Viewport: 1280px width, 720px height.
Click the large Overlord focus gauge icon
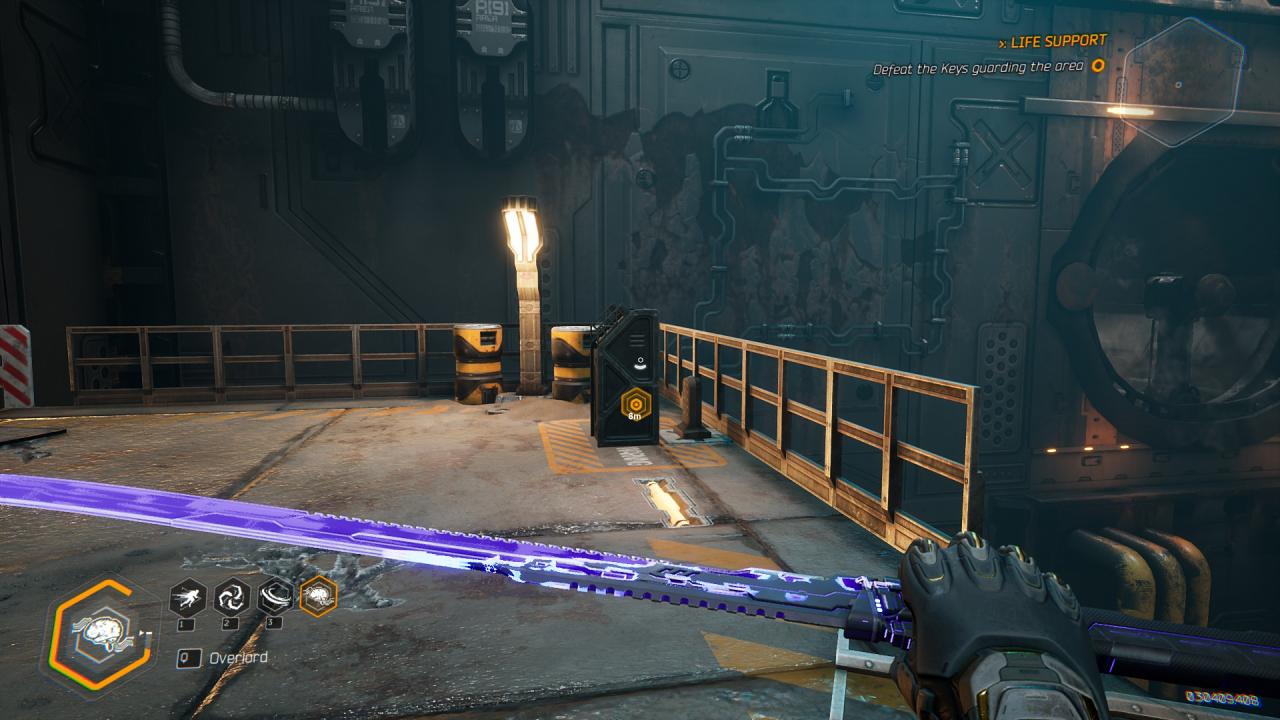(98, 635)
